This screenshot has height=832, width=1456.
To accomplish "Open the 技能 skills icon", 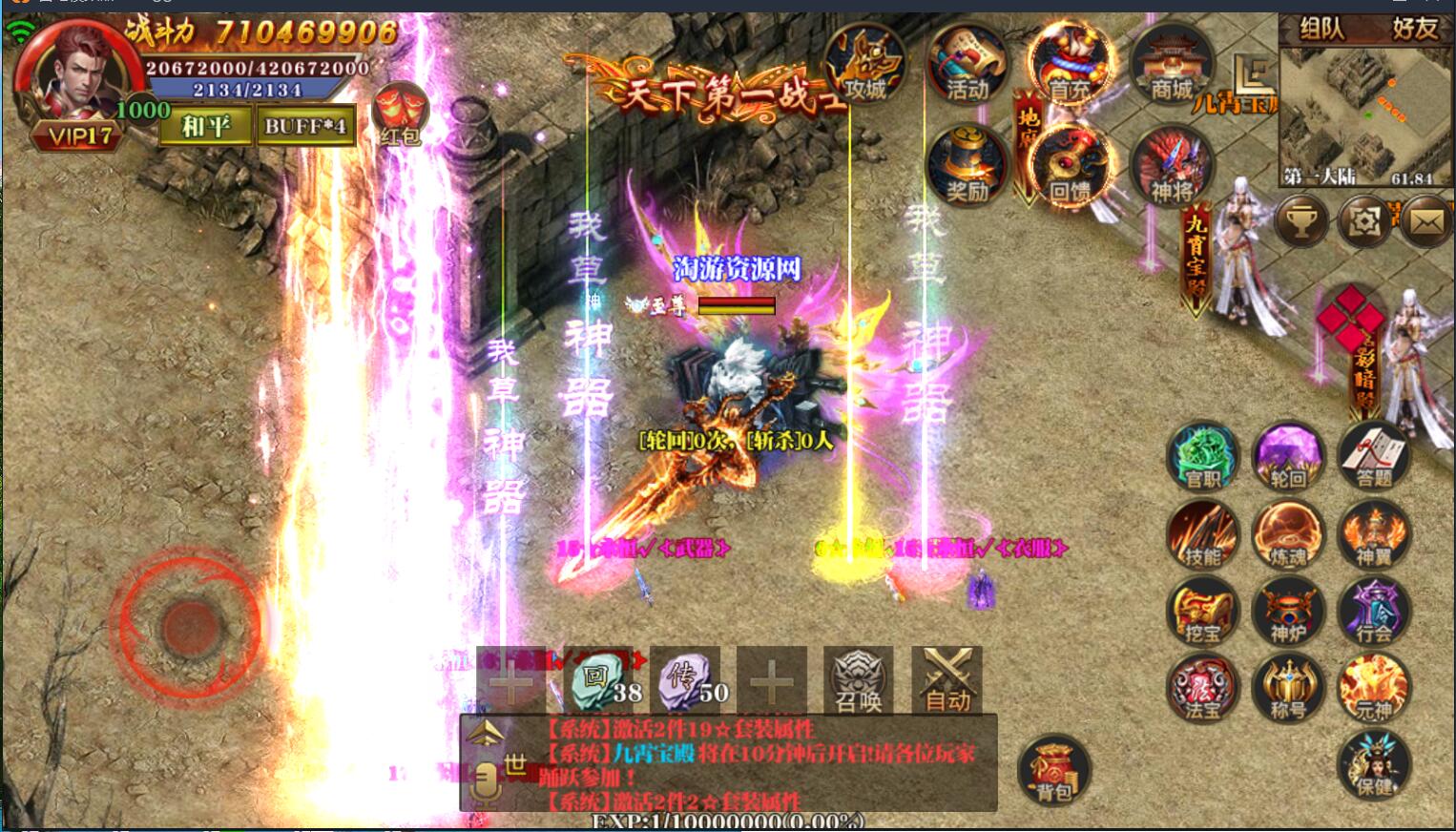I will (1203, 534).
